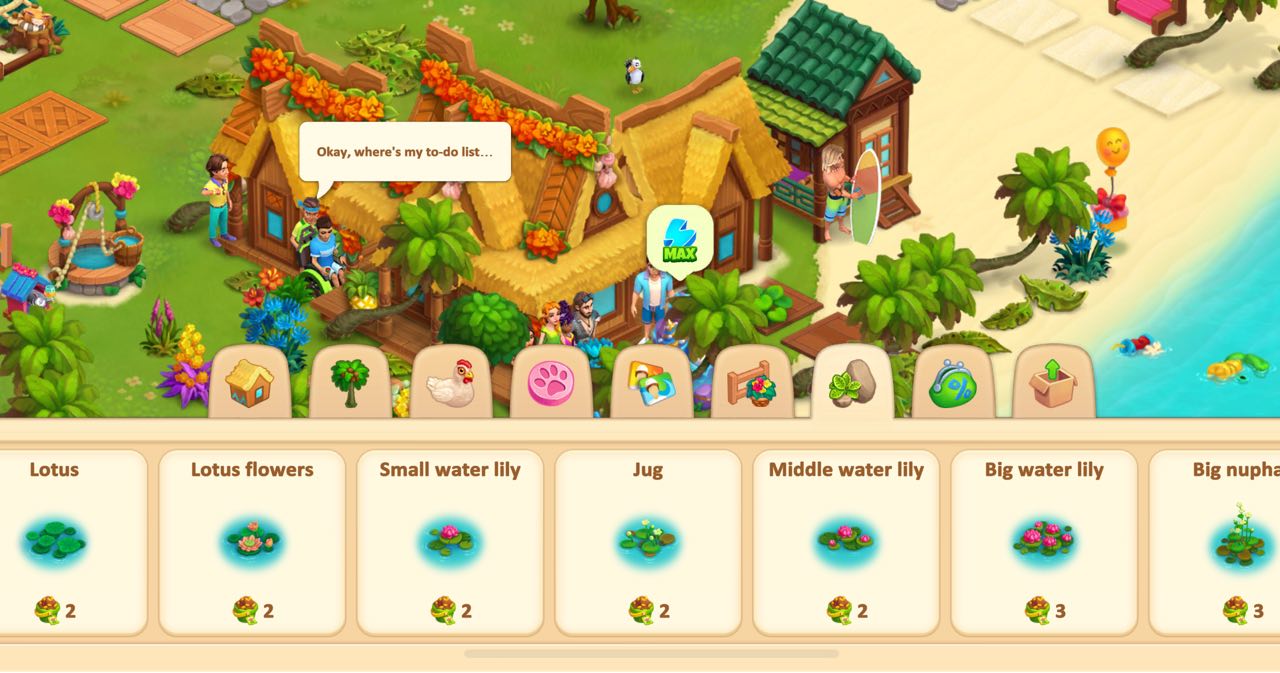Open the fence and flowers tab

click(752, 384)
